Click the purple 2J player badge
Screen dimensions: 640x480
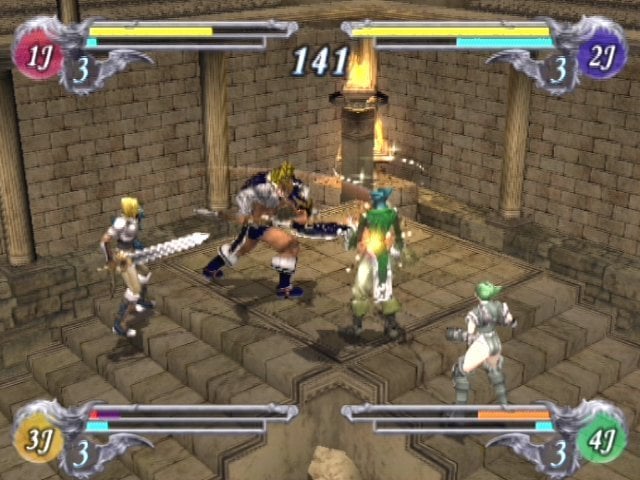[603, 57]
